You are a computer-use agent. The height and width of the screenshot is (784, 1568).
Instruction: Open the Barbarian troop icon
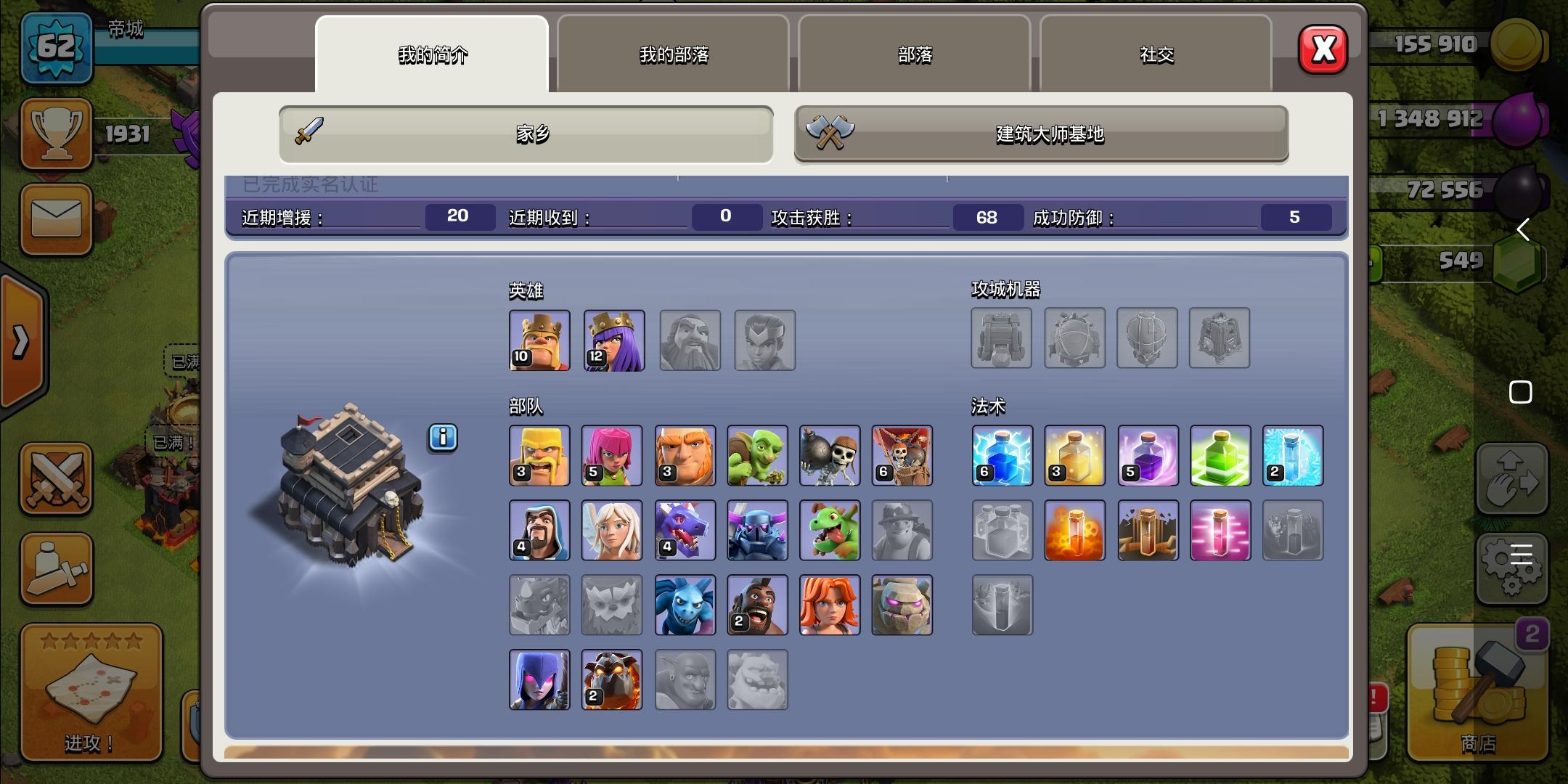click(x=540, y=456)
